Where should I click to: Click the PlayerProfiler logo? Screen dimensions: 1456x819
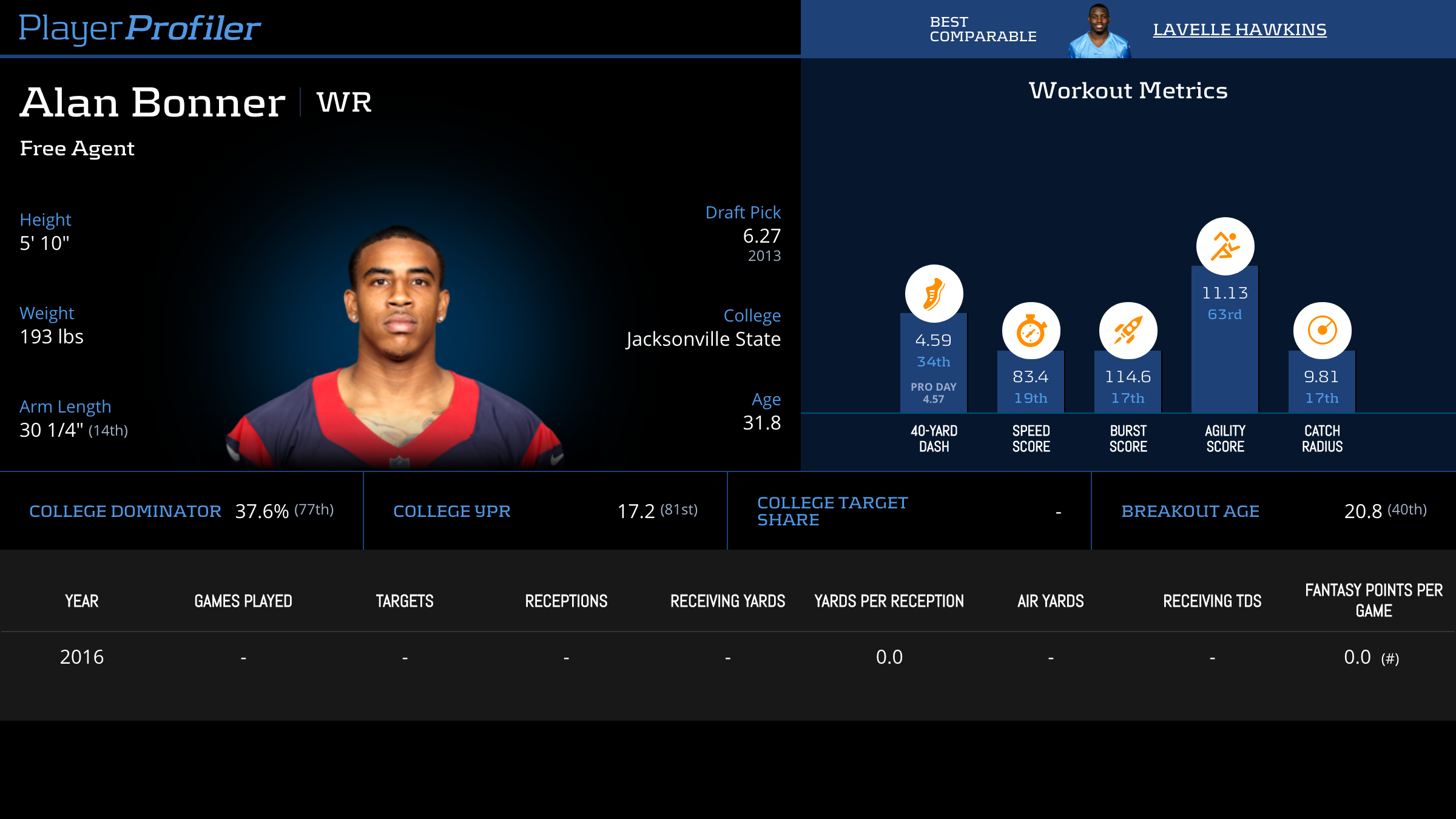point(140,28)
